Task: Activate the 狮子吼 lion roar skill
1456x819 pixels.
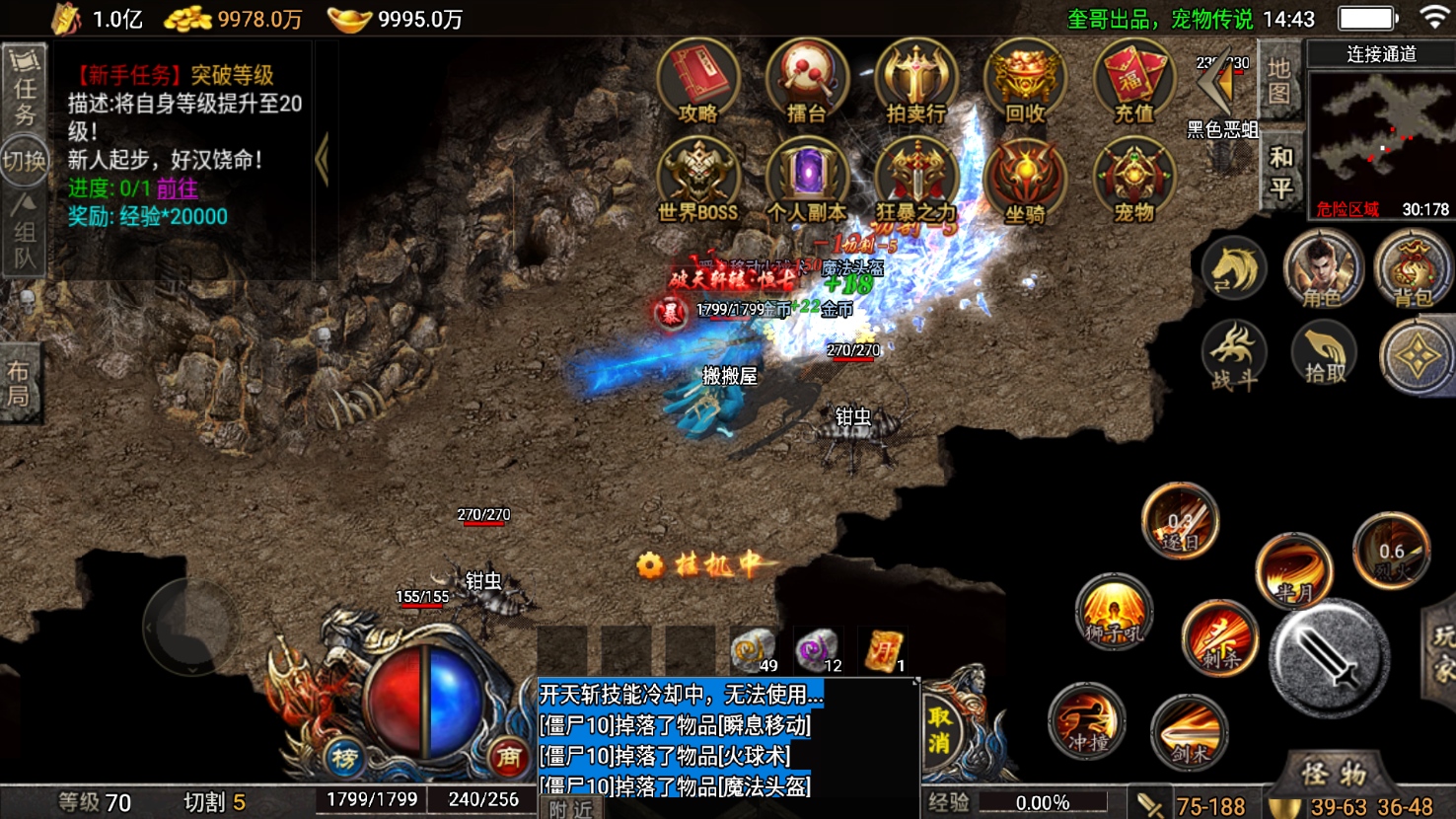Action: click(x=1115, y=611)
